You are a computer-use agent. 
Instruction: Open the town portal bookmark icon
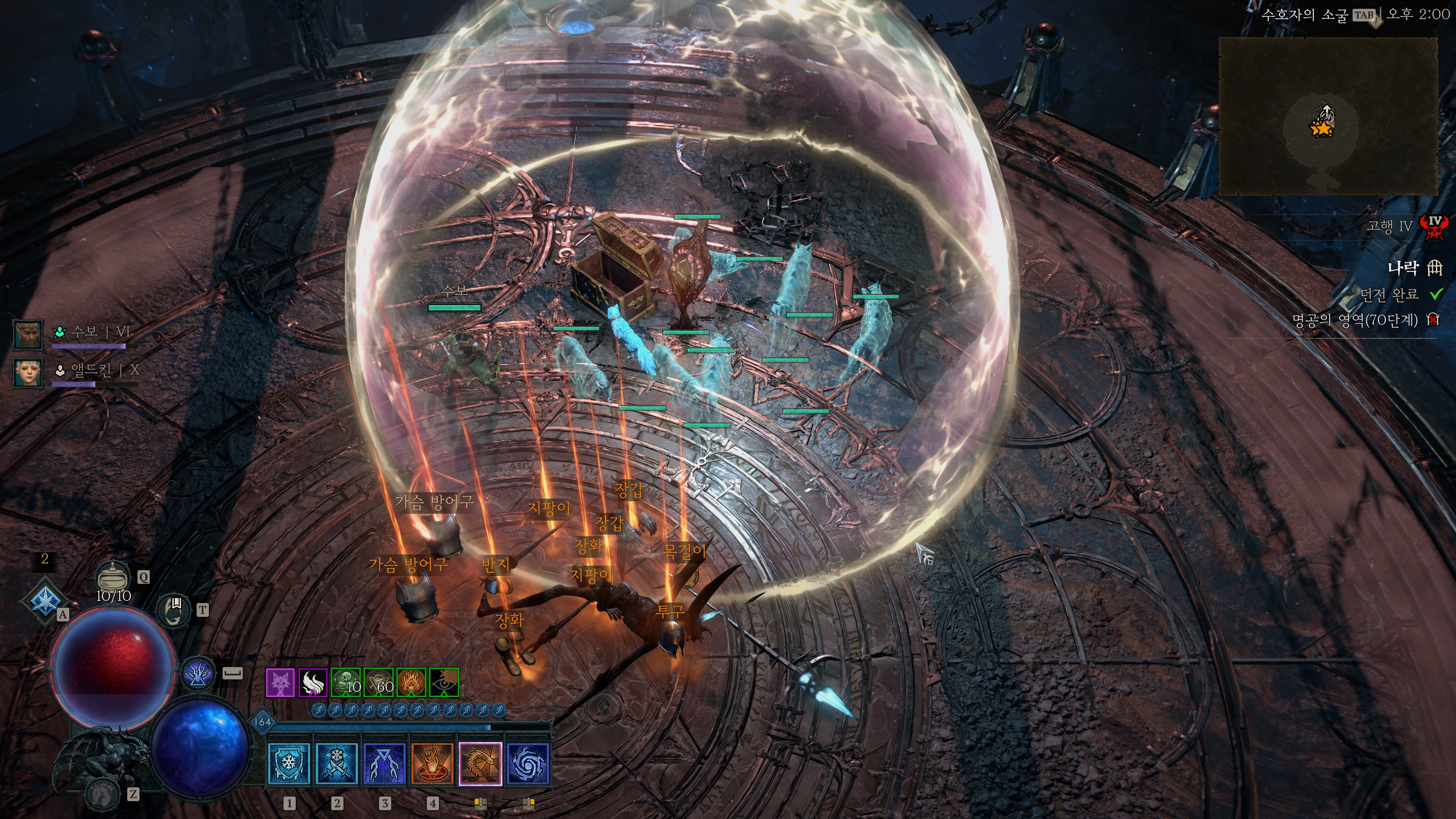pyautogui.click(x=174, y=609)
